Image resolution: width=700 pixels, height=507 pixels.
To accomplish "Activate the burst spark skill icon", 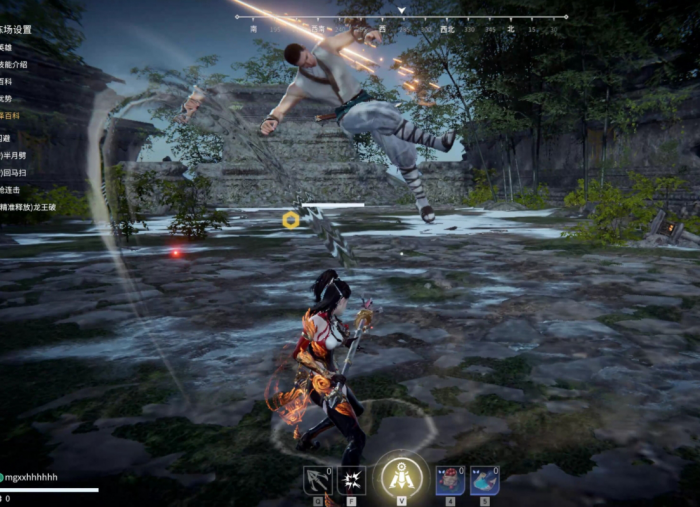I will tap(351, 480).
